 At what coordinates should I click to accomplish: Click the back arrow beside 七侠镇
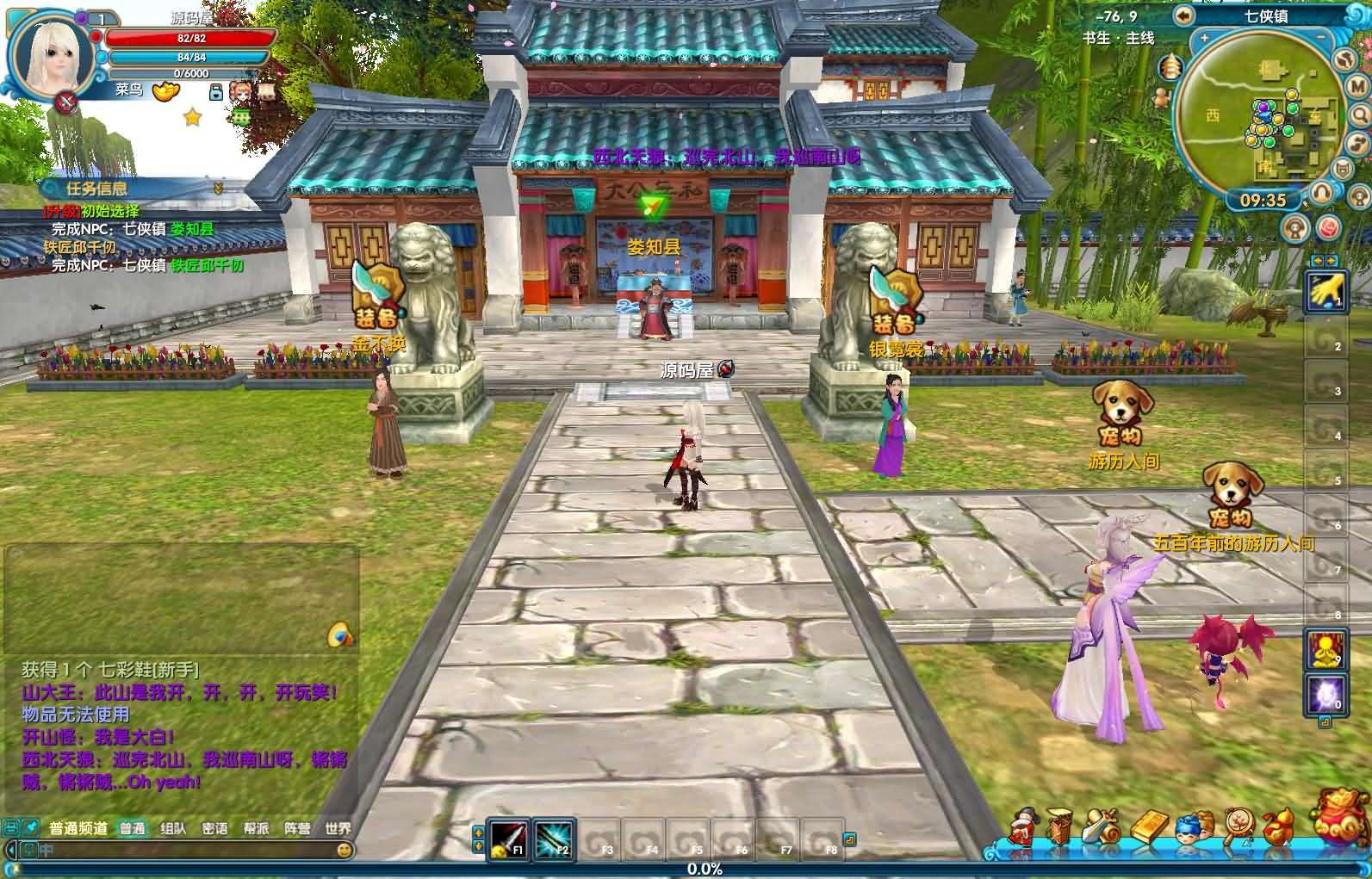[x=1184, y=15]
